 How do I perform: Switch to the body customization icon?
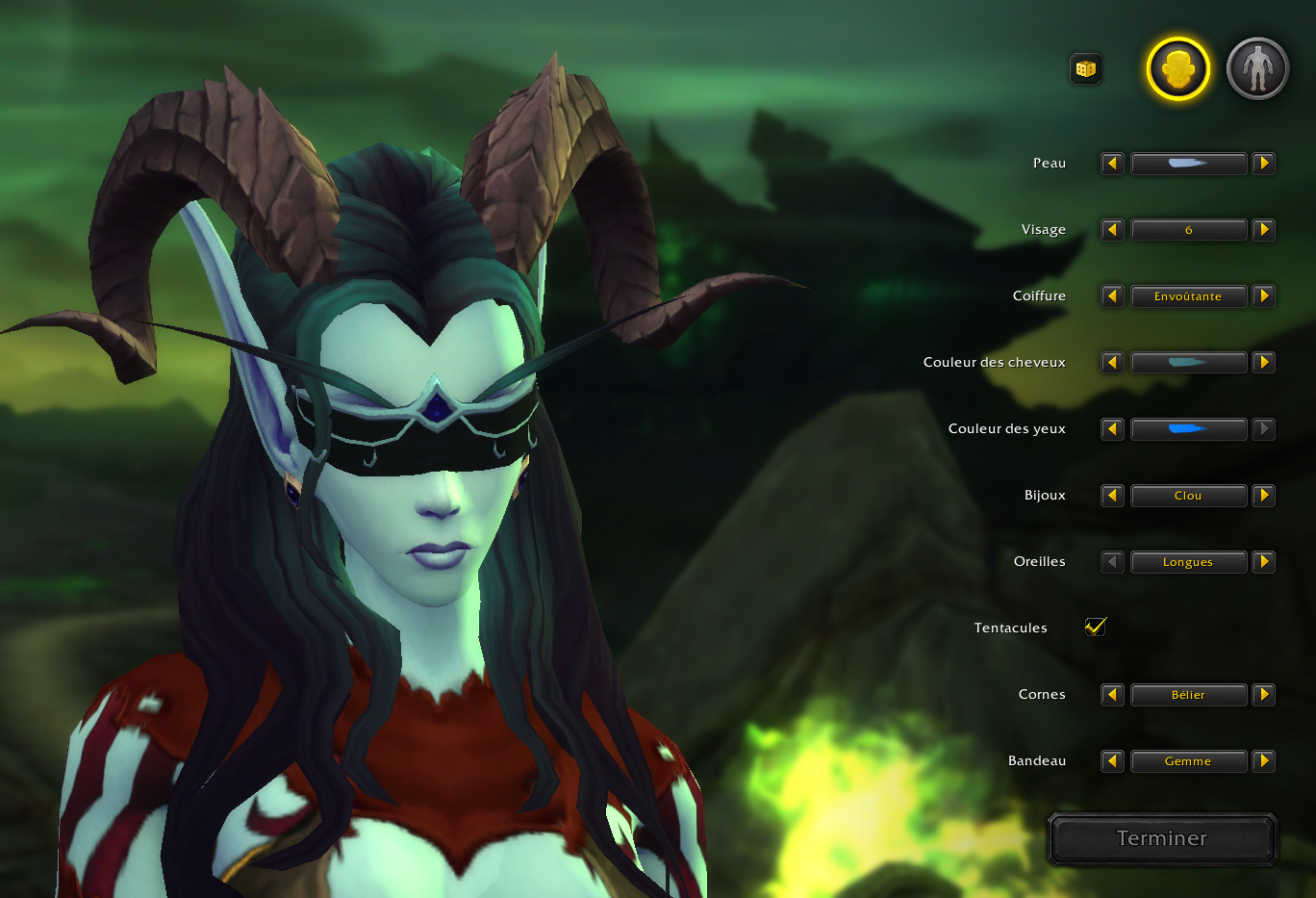pyautogui.click(x=1257, y=68)
